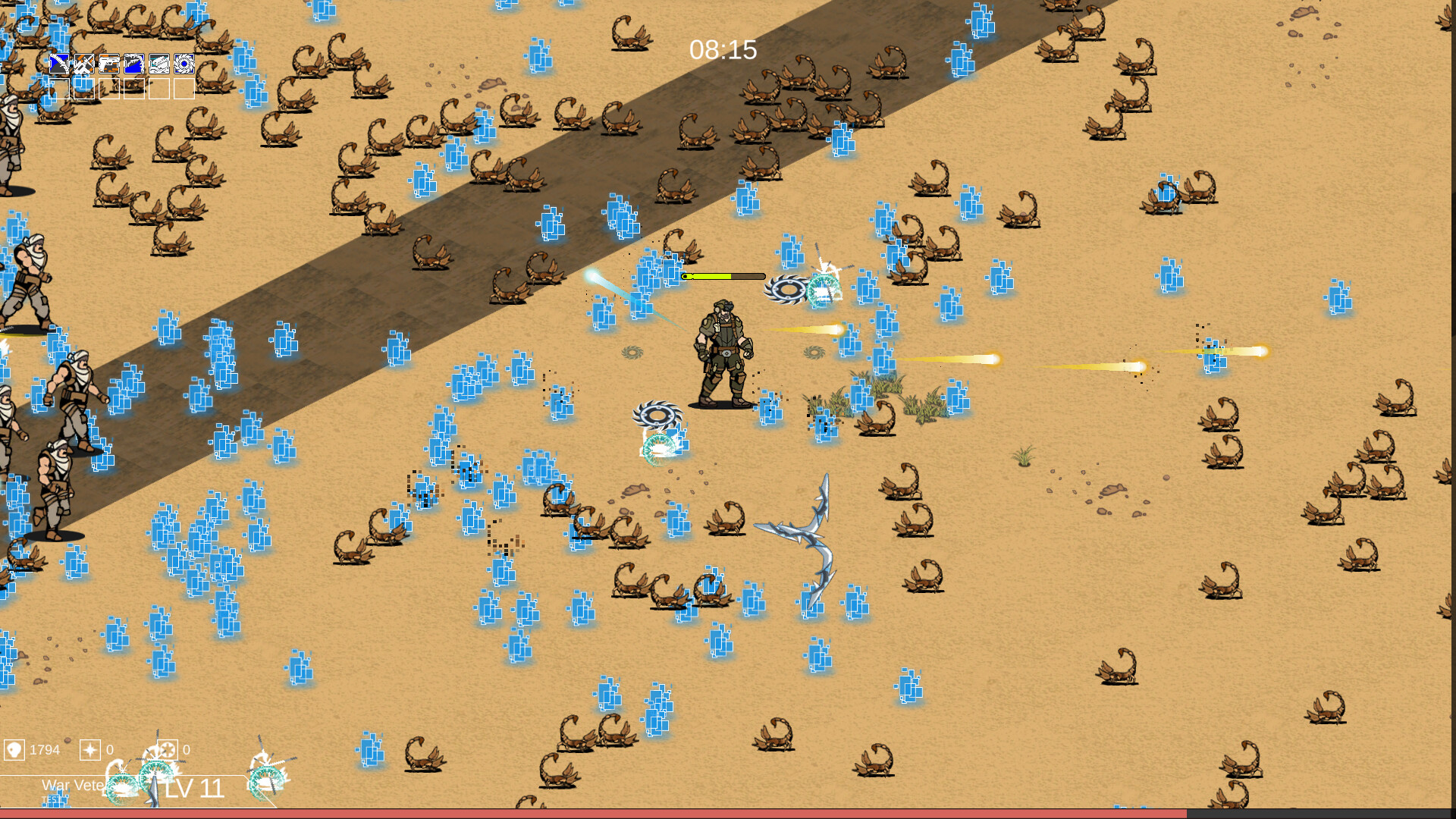Click the star resource icon
This screenshot has width=1456, height=819.
[90, 750]
